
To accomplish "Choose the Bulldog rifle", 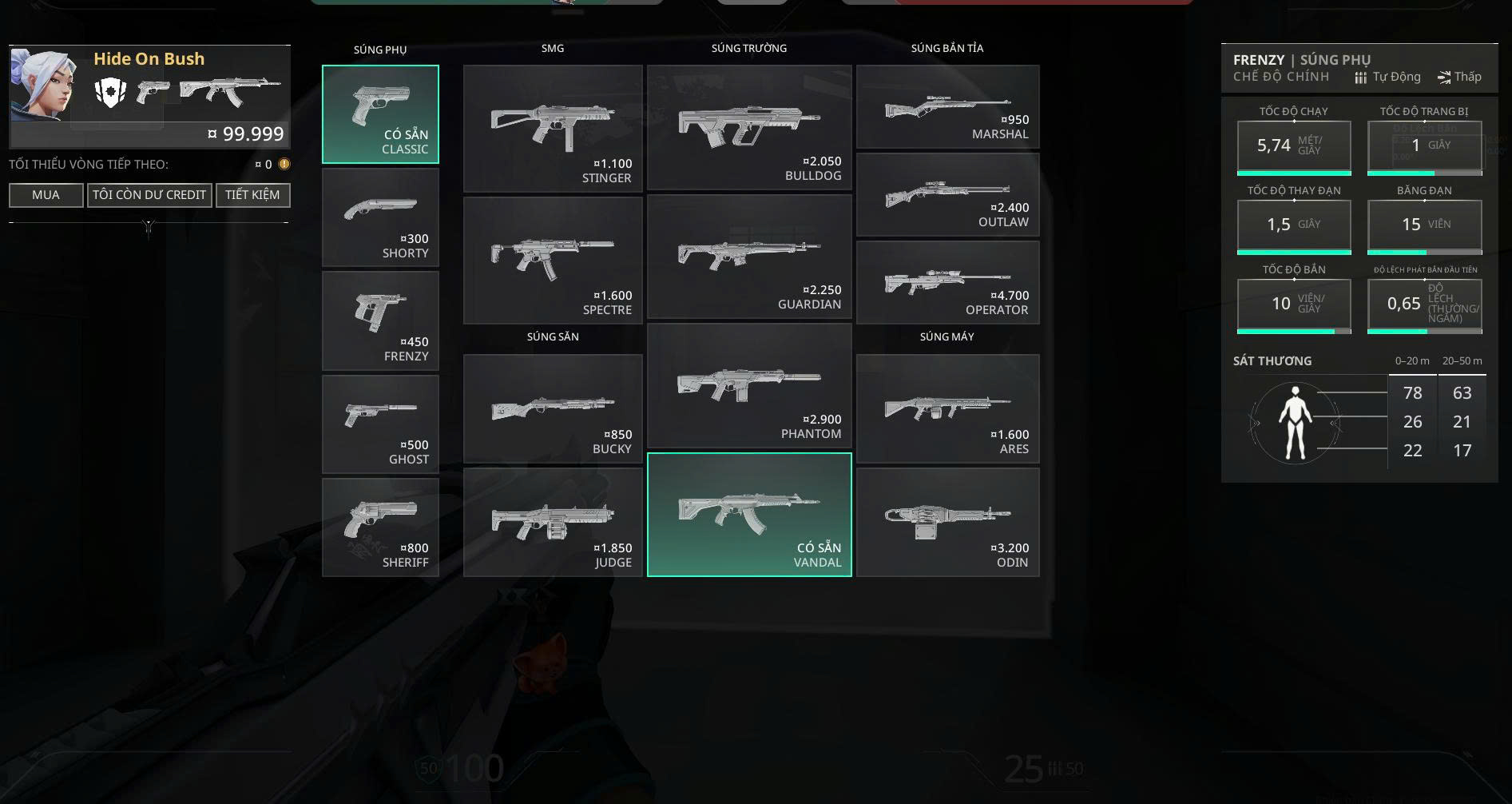I will (749, 127).
